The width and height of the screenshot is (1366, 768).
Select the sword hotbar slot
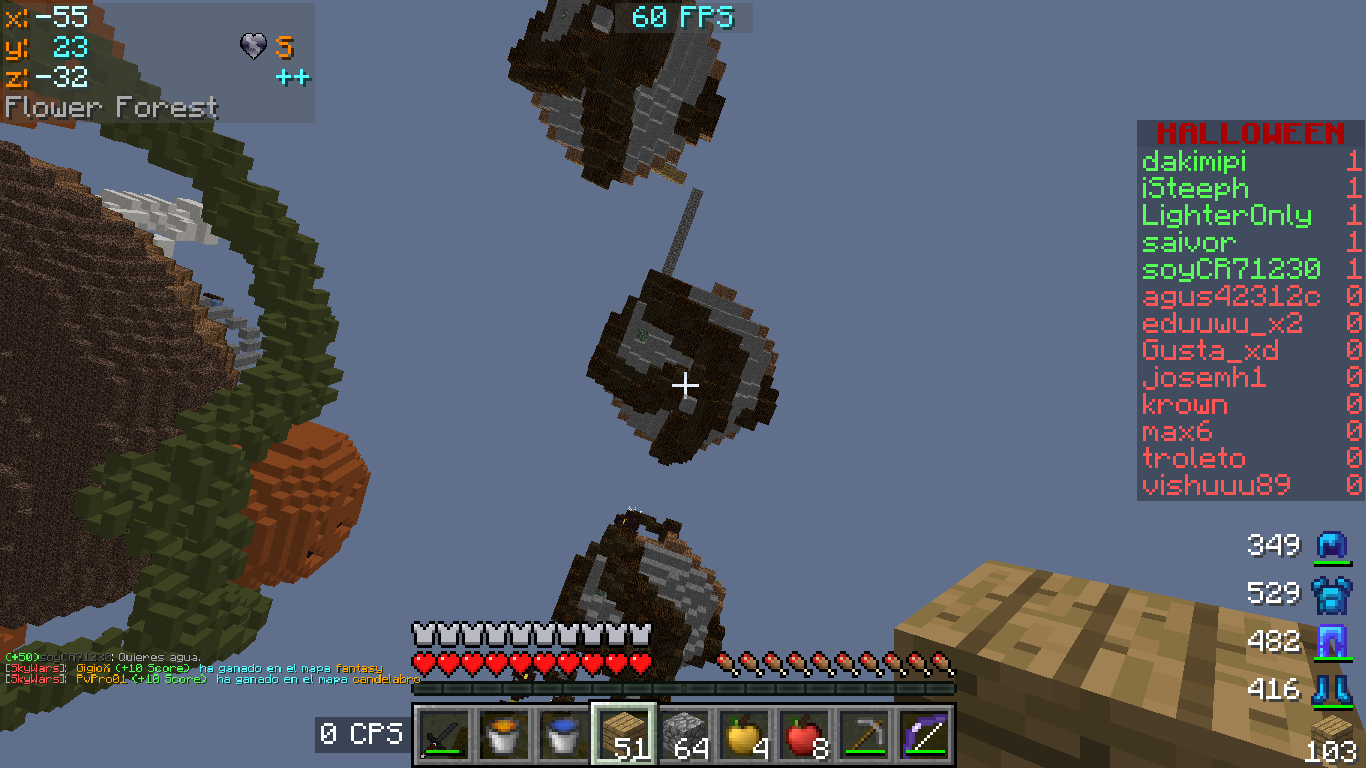[443, 736]
